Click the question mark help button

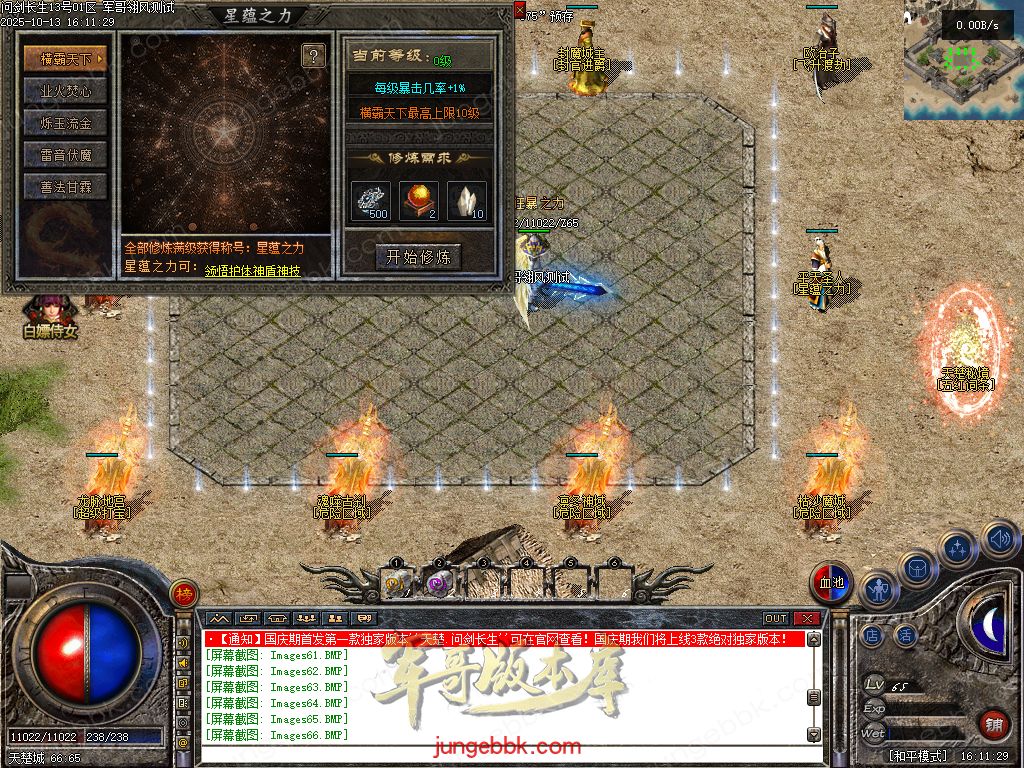[x=313, y=55]
